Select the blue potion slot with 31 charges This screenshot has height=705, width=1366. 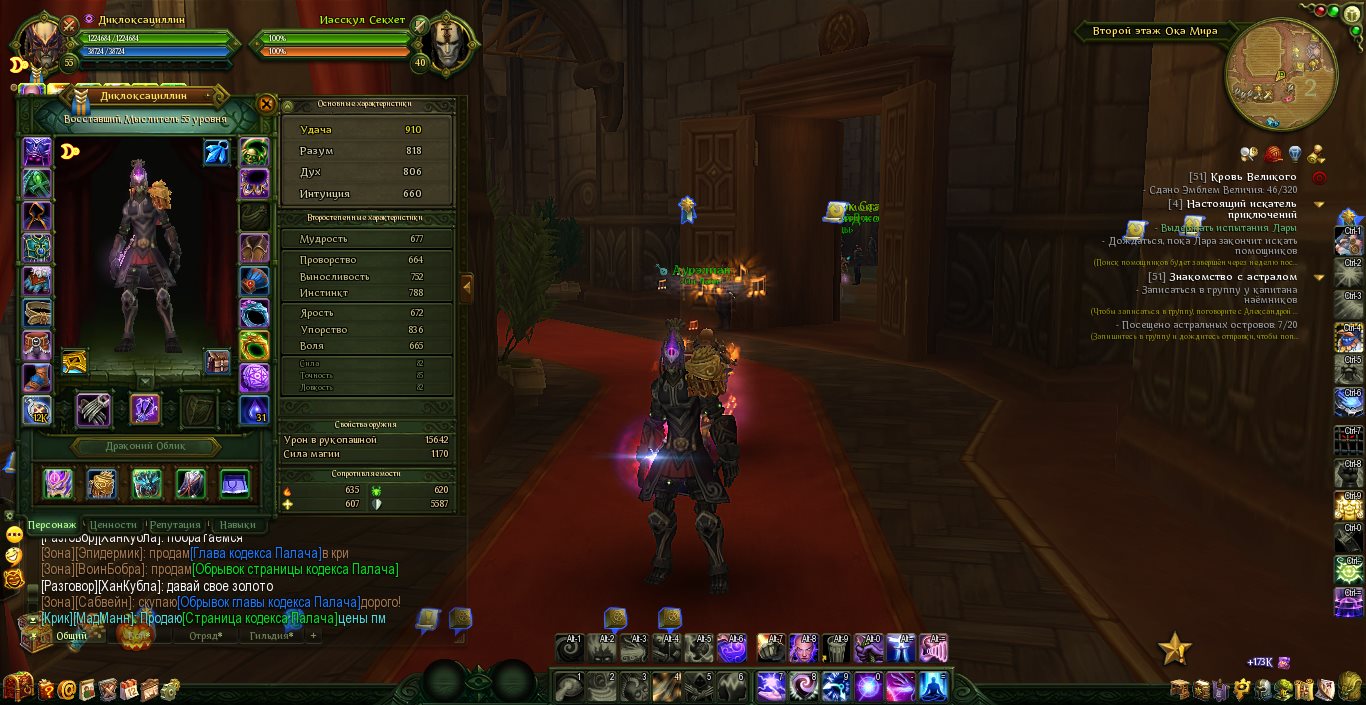(254, 410)
